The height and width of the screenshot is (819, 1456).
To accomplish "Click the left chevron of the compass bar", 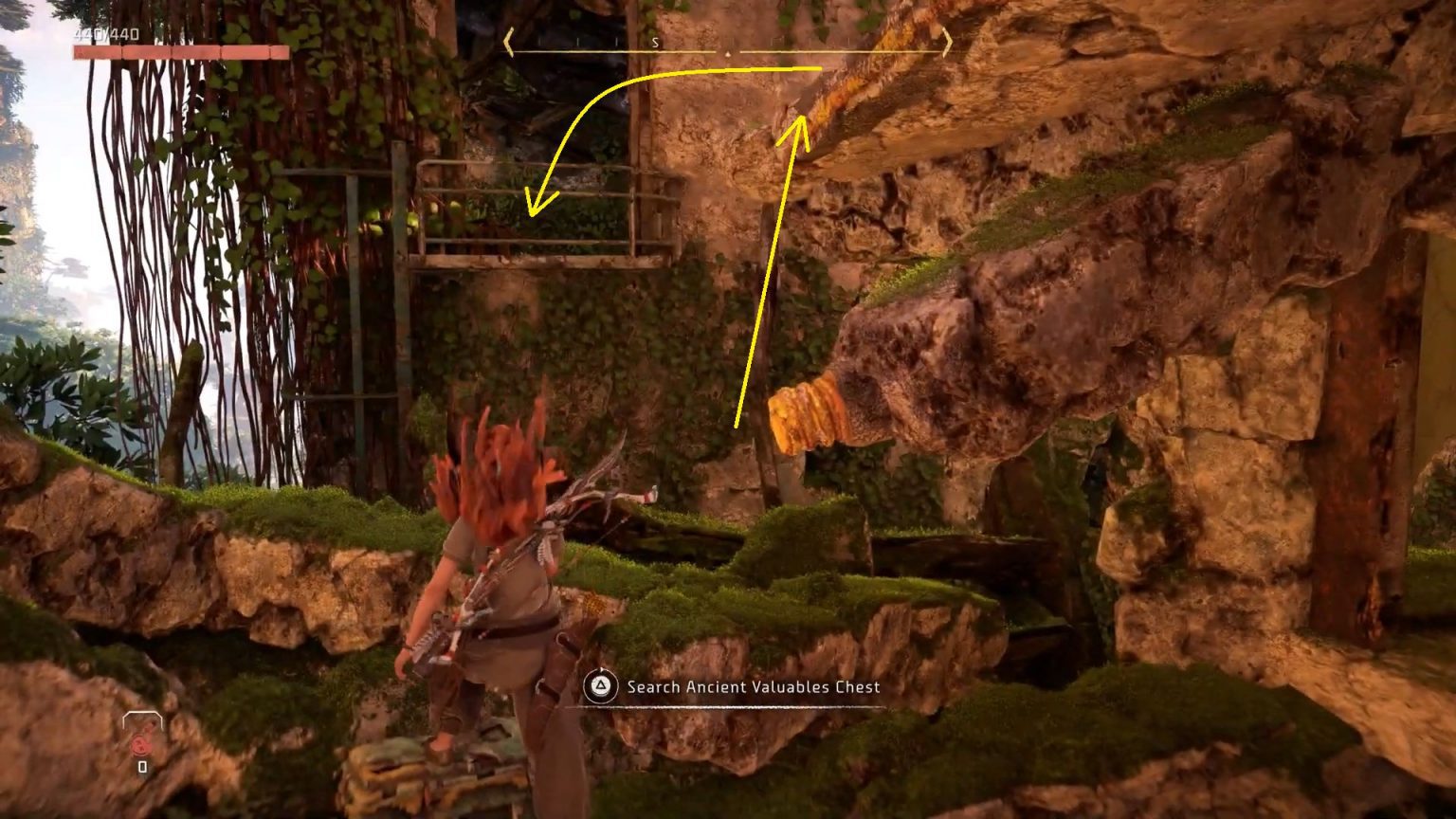I will [x=510, y=43].
